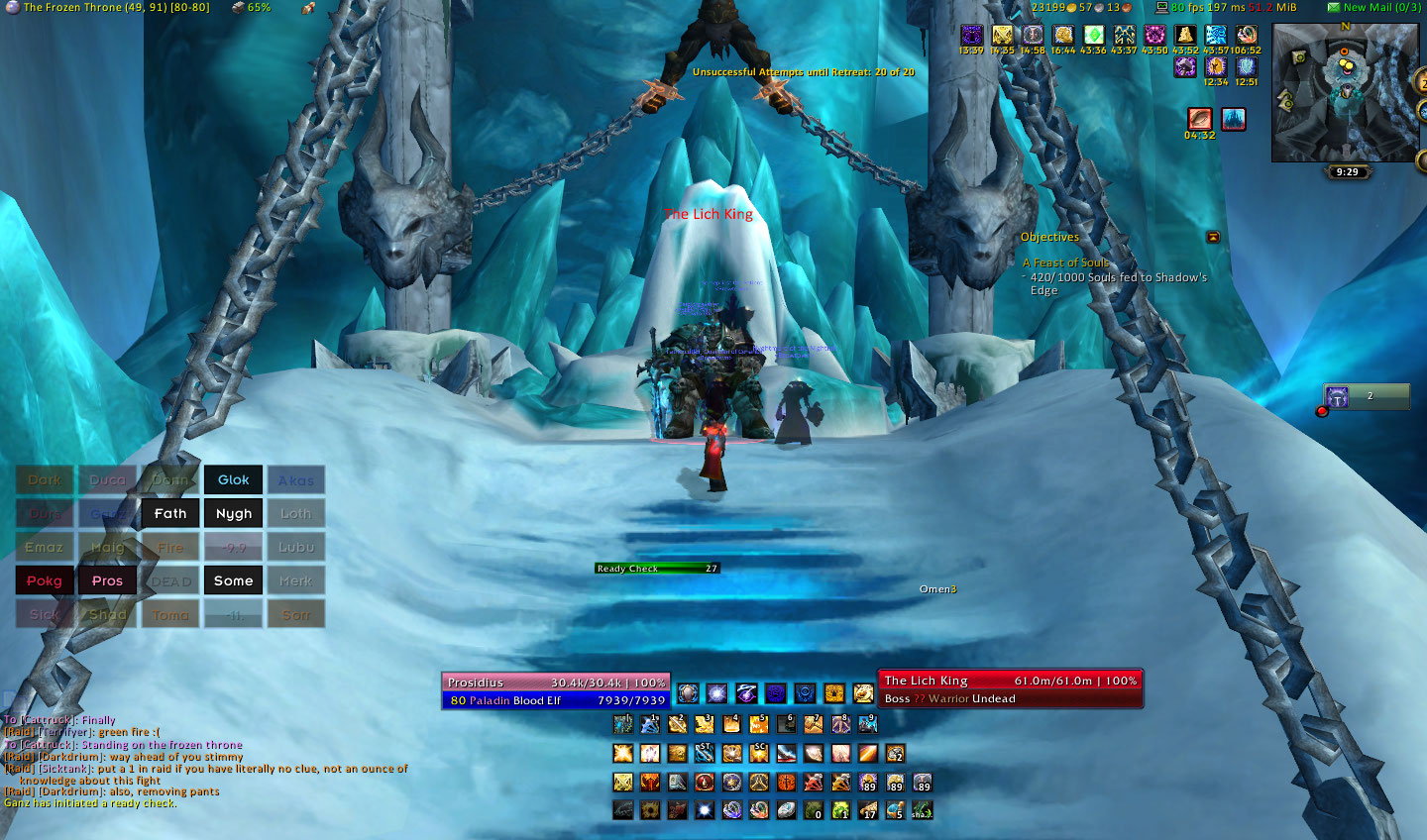This screenshot has height=840, width=1427.
Task: Target the raid member named Some
Action: pyautogui.click(x=234, y=581)
